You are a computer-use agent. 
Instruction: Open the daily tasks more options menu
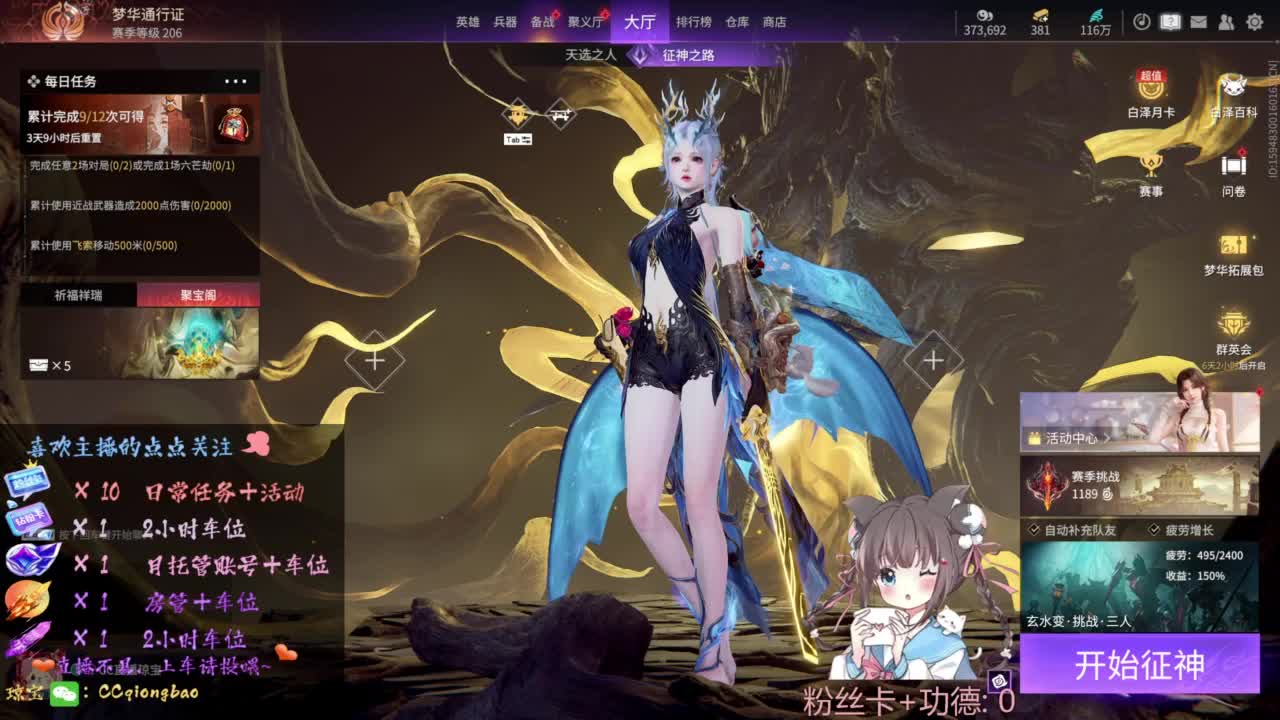237,81
